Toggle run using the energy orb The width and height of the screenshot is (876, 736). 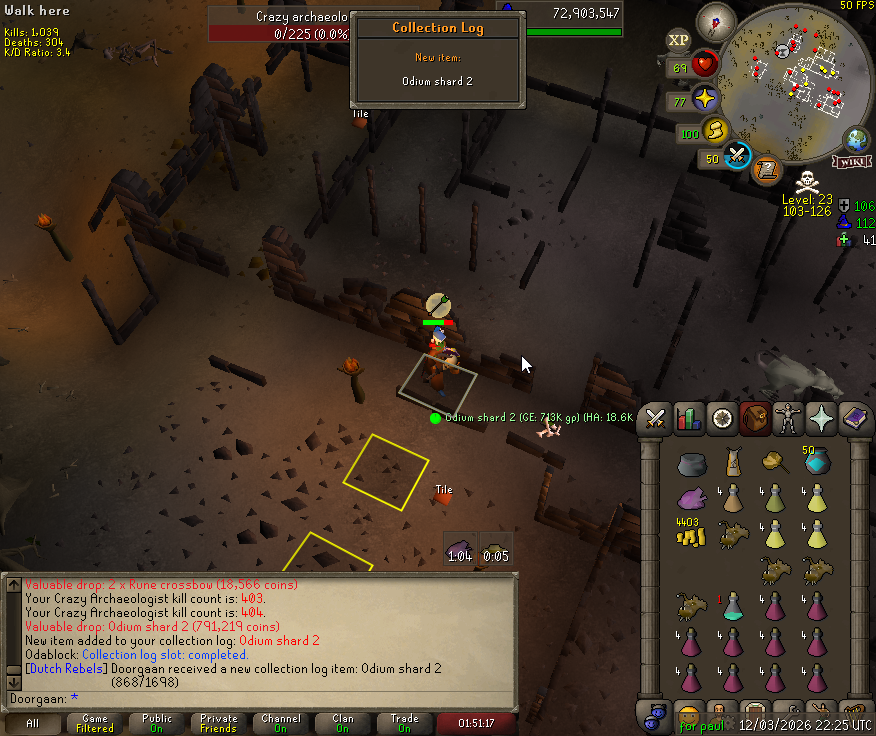click(x=713, y=129)
